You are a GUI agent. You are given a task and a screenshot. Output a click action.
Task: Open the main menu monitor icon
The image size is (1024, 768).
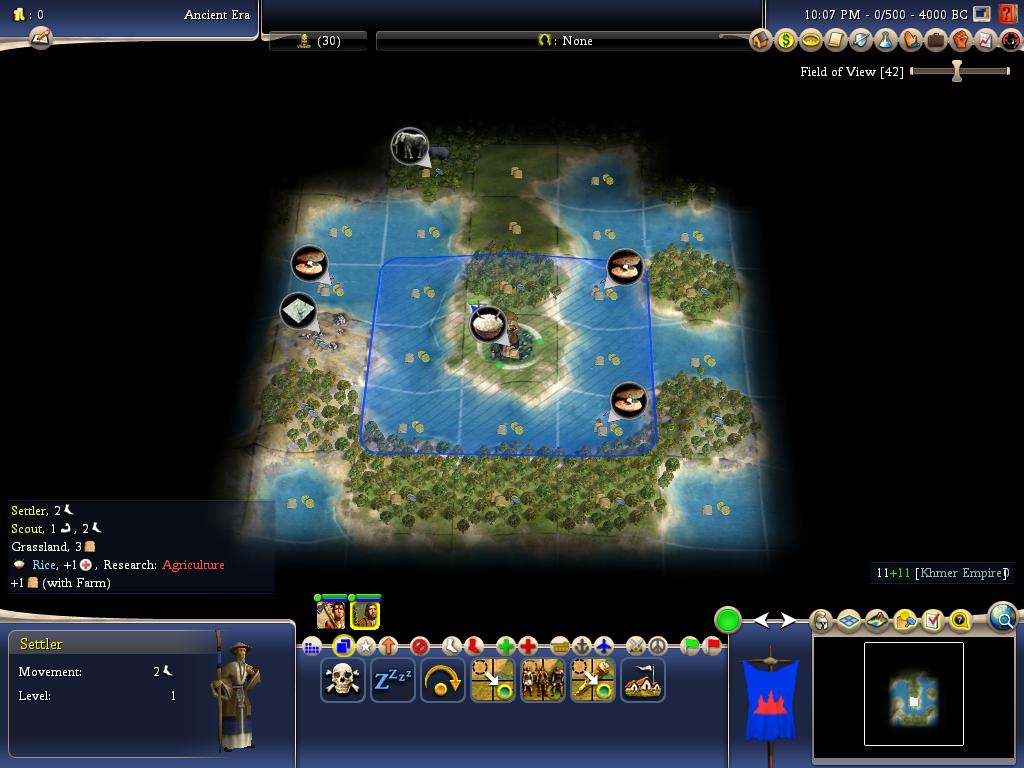pos(982,14)
